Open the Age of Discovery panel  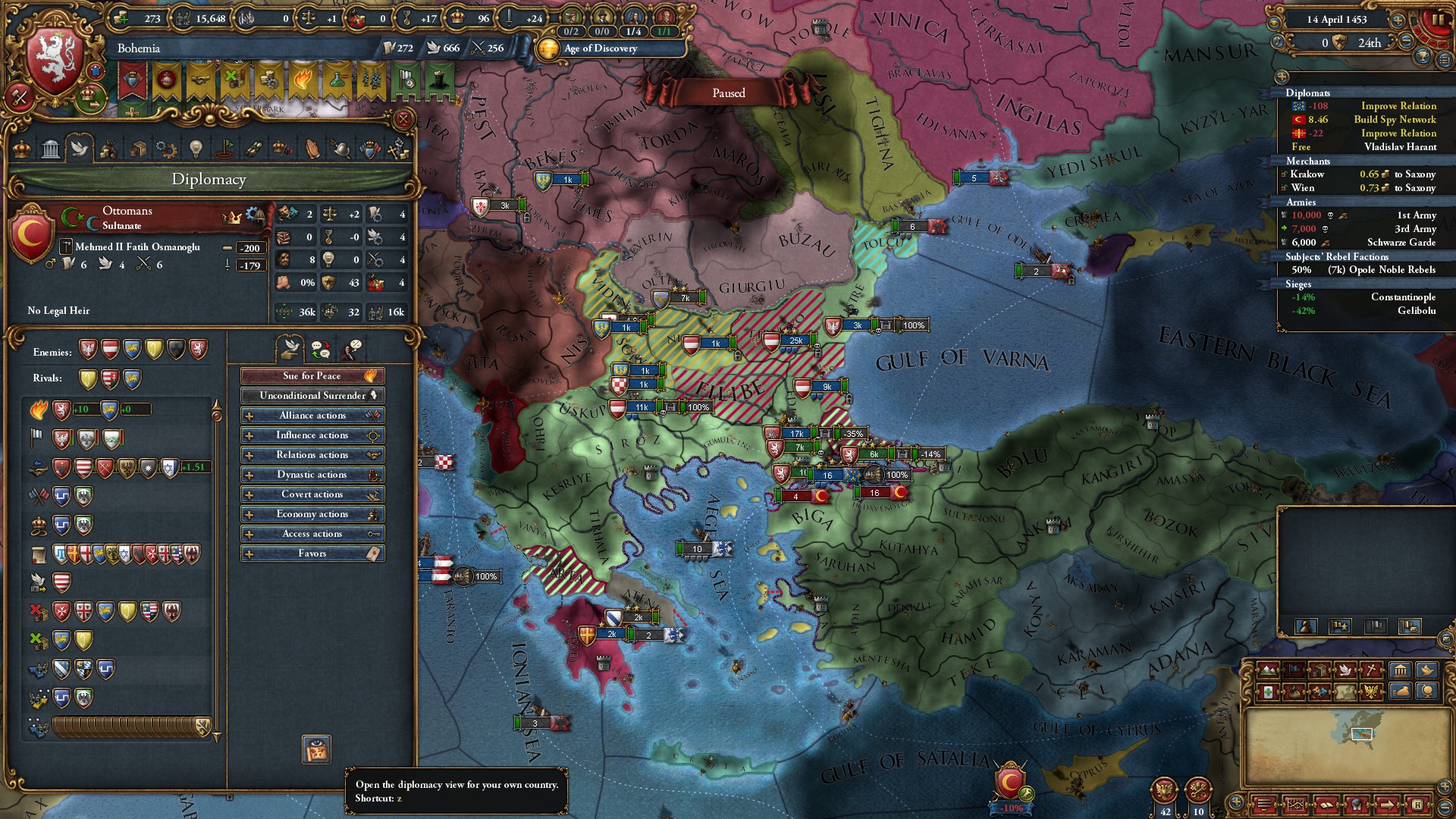tap(600, 49)
